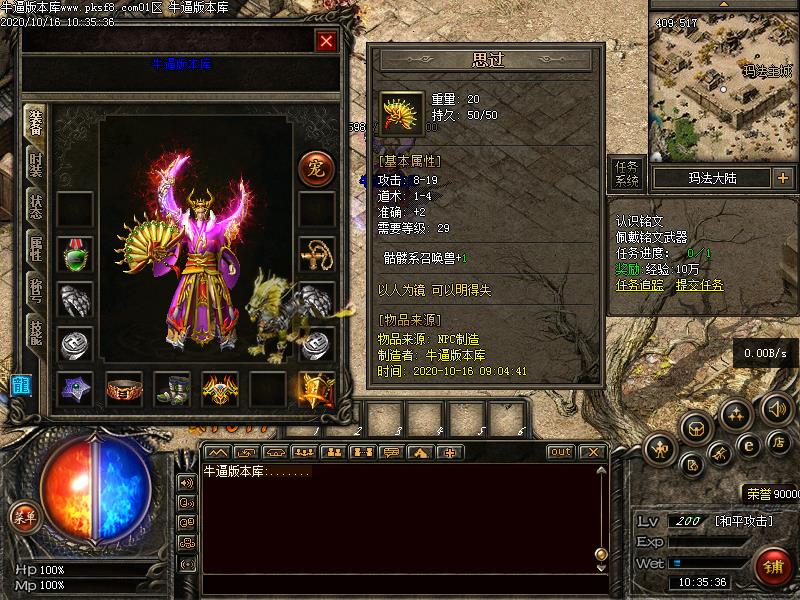This screenshot has width=800, height=600.
Task: Toggle sound with the speaker button
Action: (x=776, y=408)
